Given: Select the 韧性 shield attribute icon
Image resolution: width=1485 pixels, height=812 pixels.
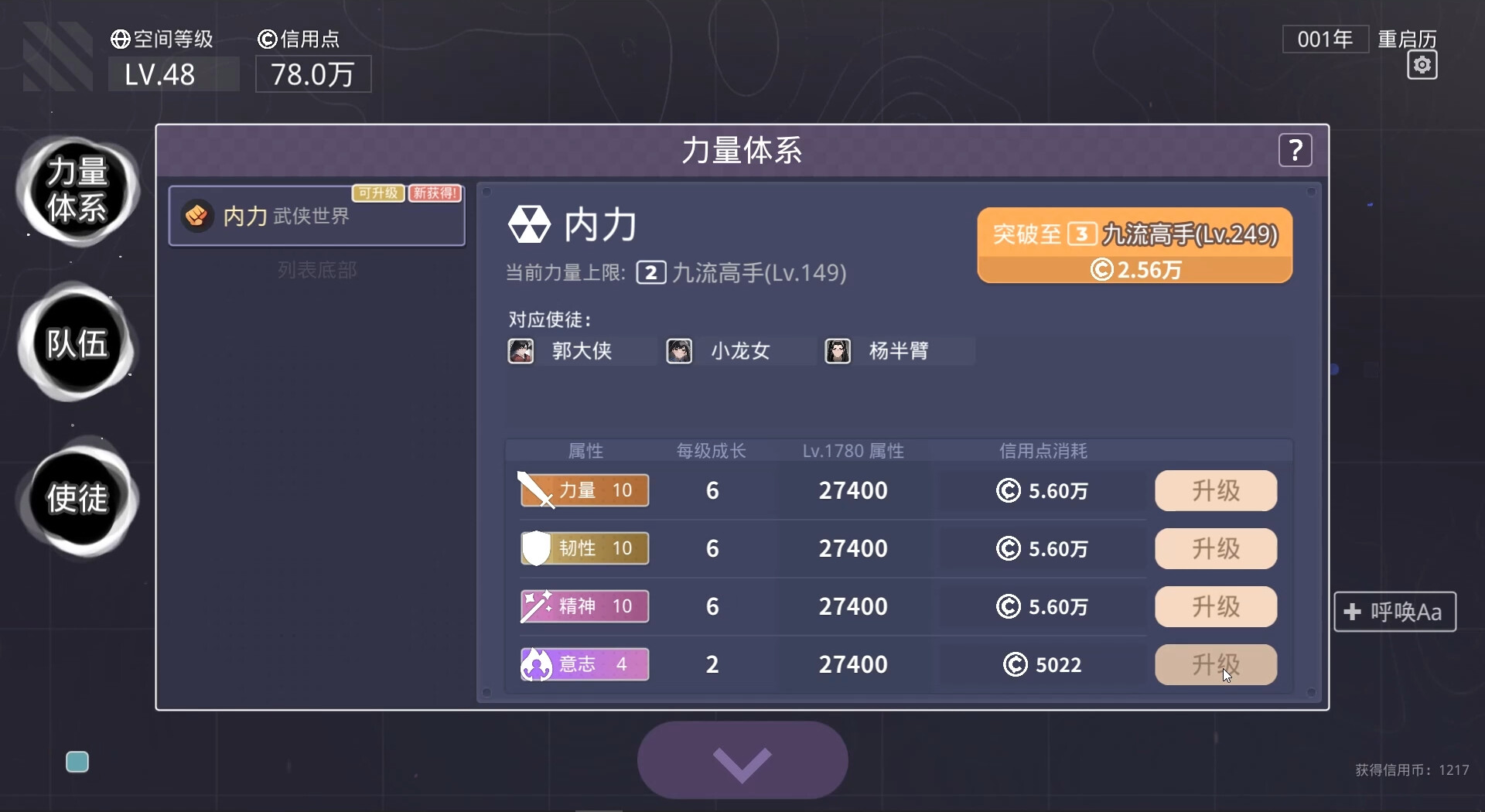Looking at the screenshot, I should [535, 548].
